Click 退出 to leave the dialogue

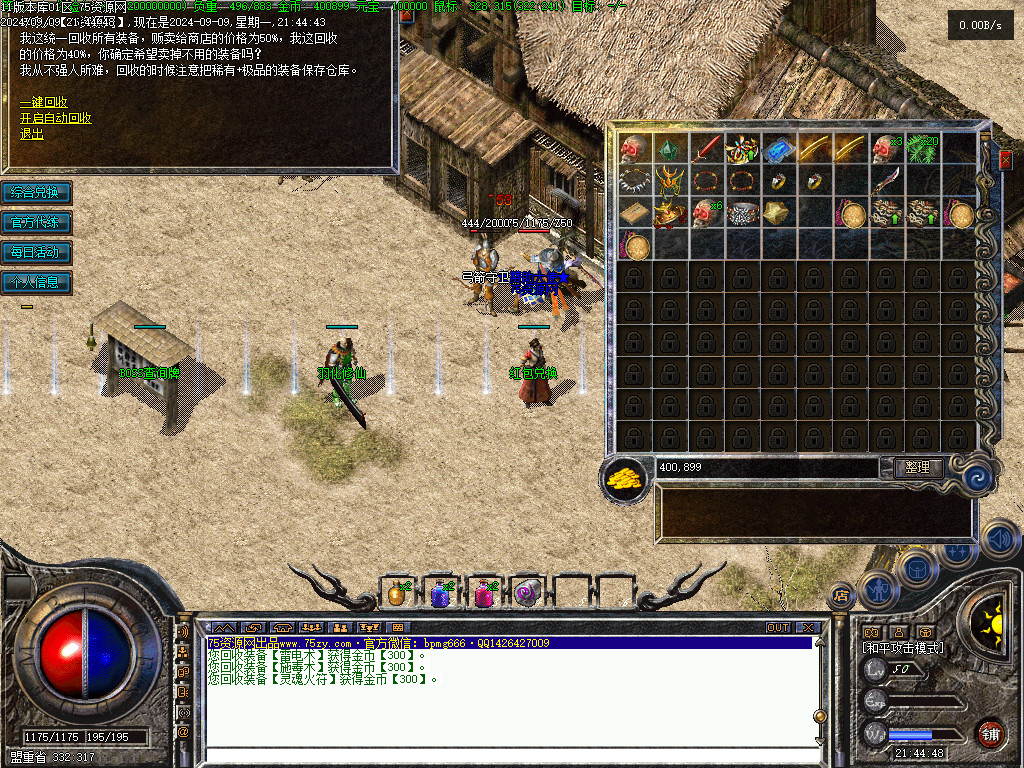[x=32, y=134]
